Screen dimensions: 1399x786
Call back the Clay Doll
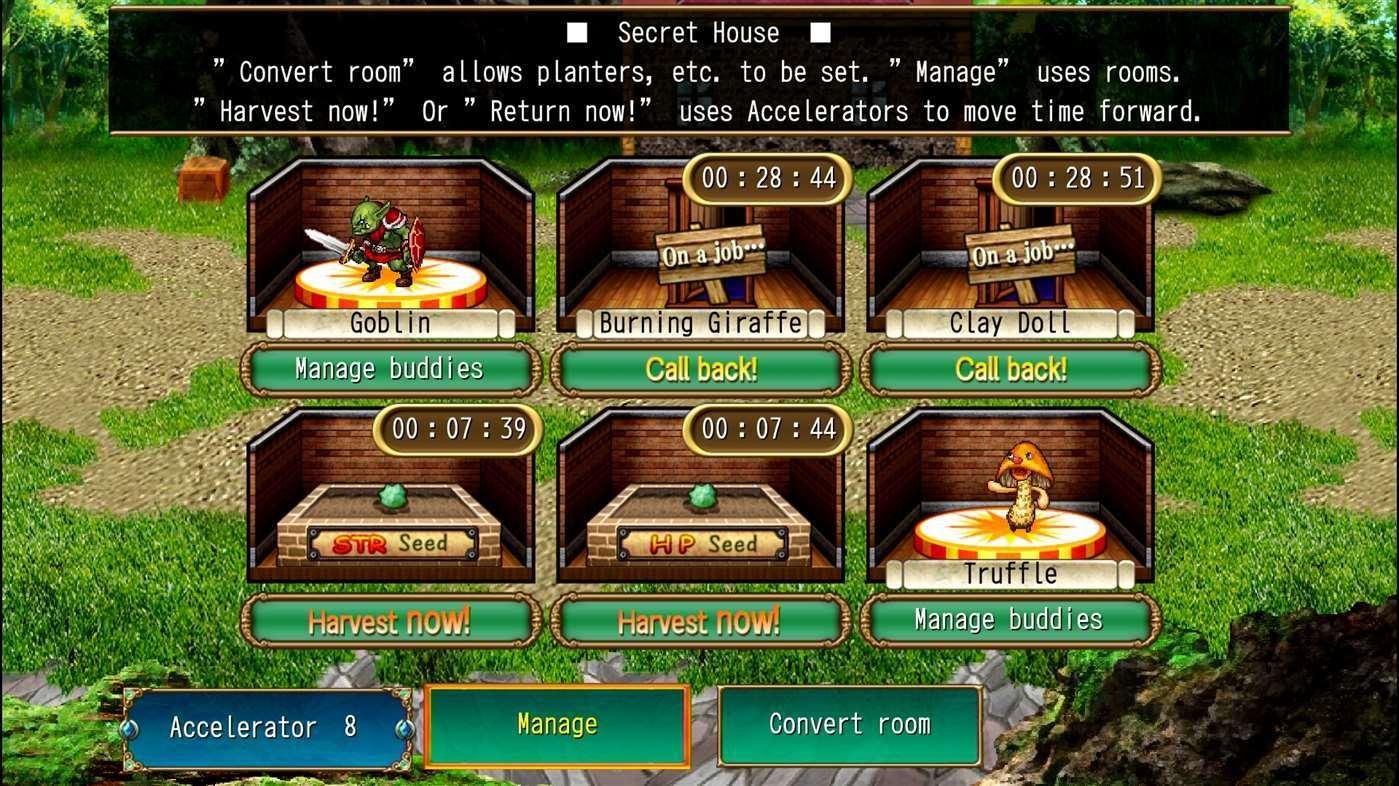tap(1010, 369)
